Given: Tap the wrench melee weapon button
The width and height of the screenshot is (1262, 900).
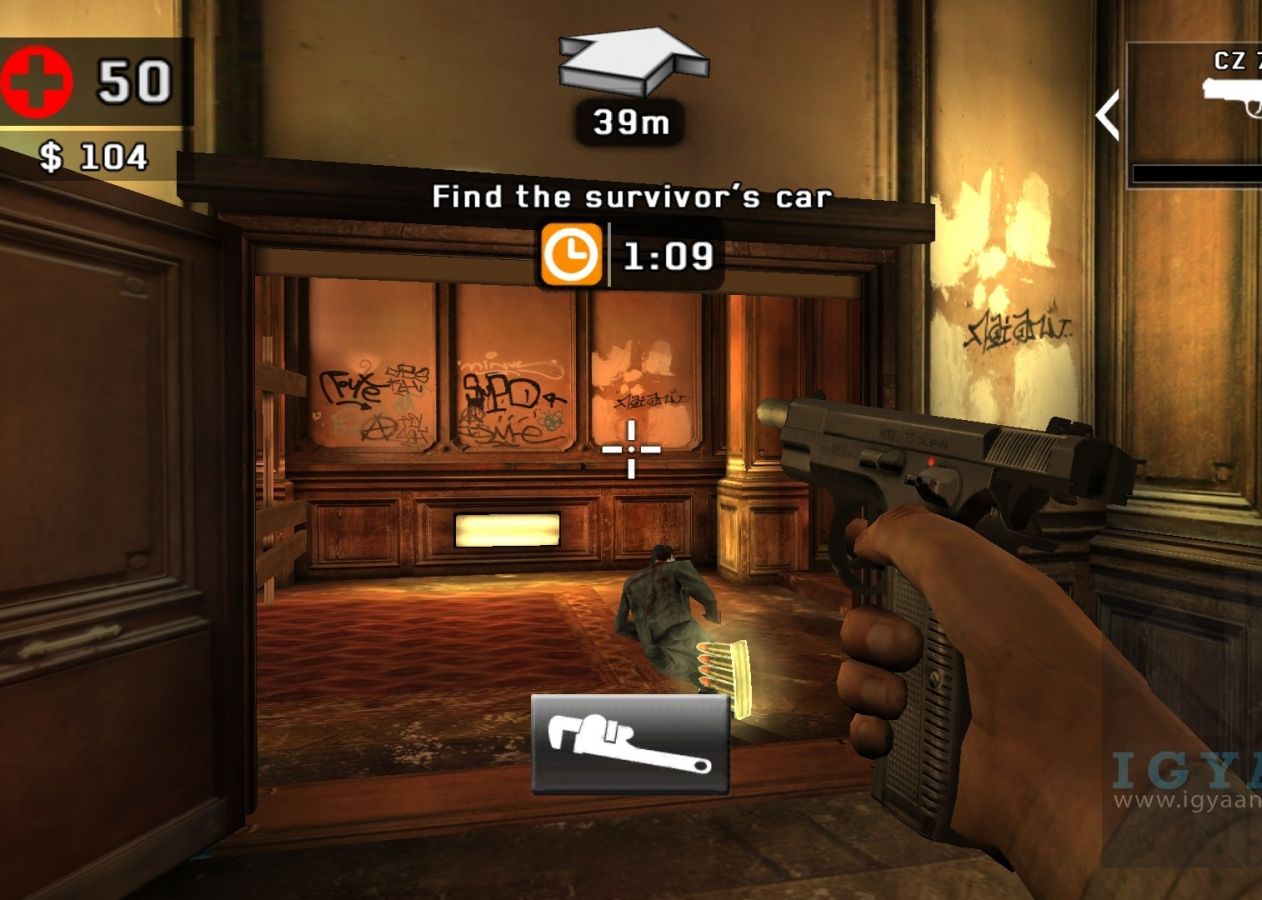Looking at the screenshot, I should 630,744.
